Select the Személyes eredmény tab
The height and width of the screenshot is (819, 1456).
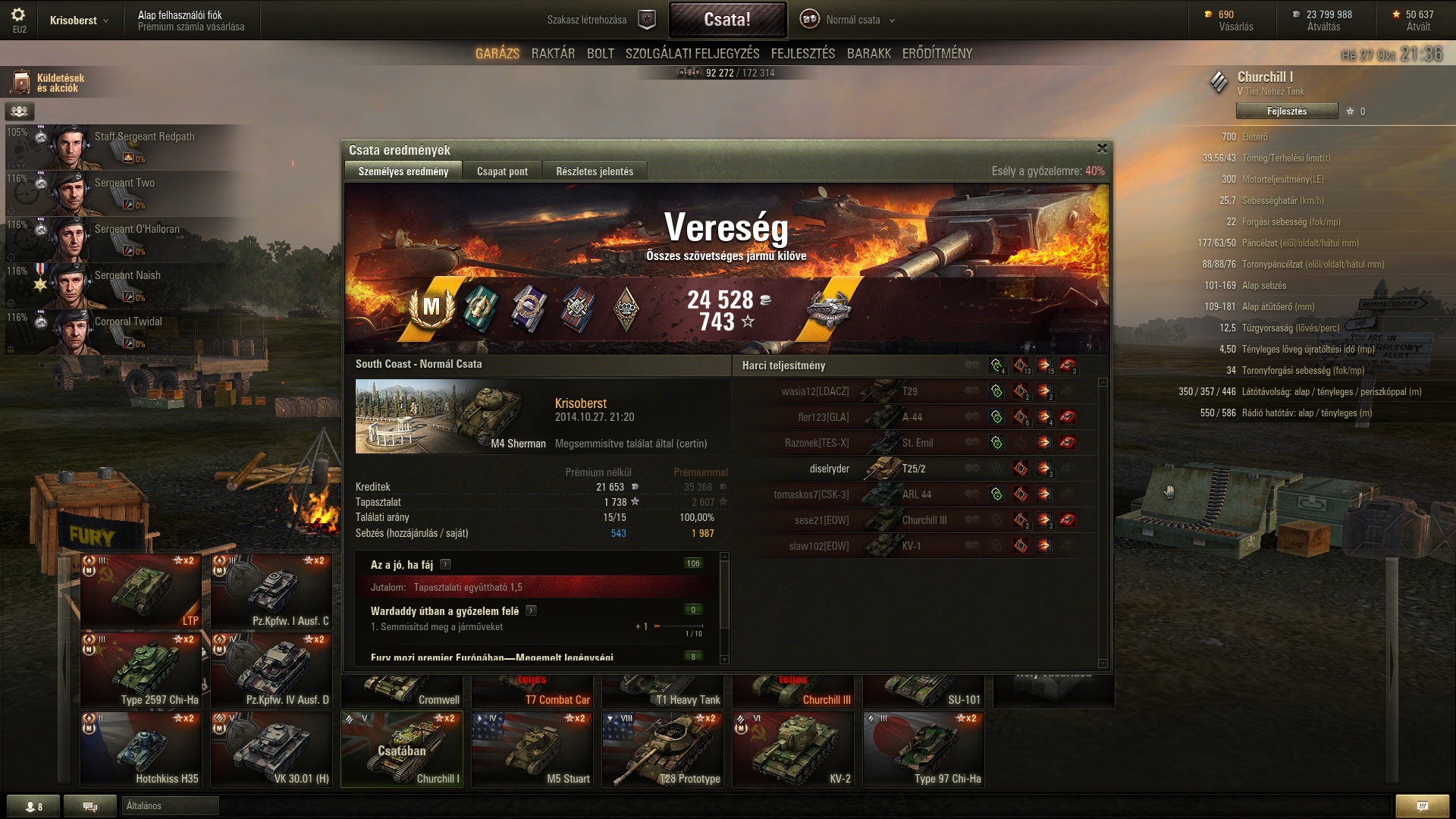(x=403, y=171)
